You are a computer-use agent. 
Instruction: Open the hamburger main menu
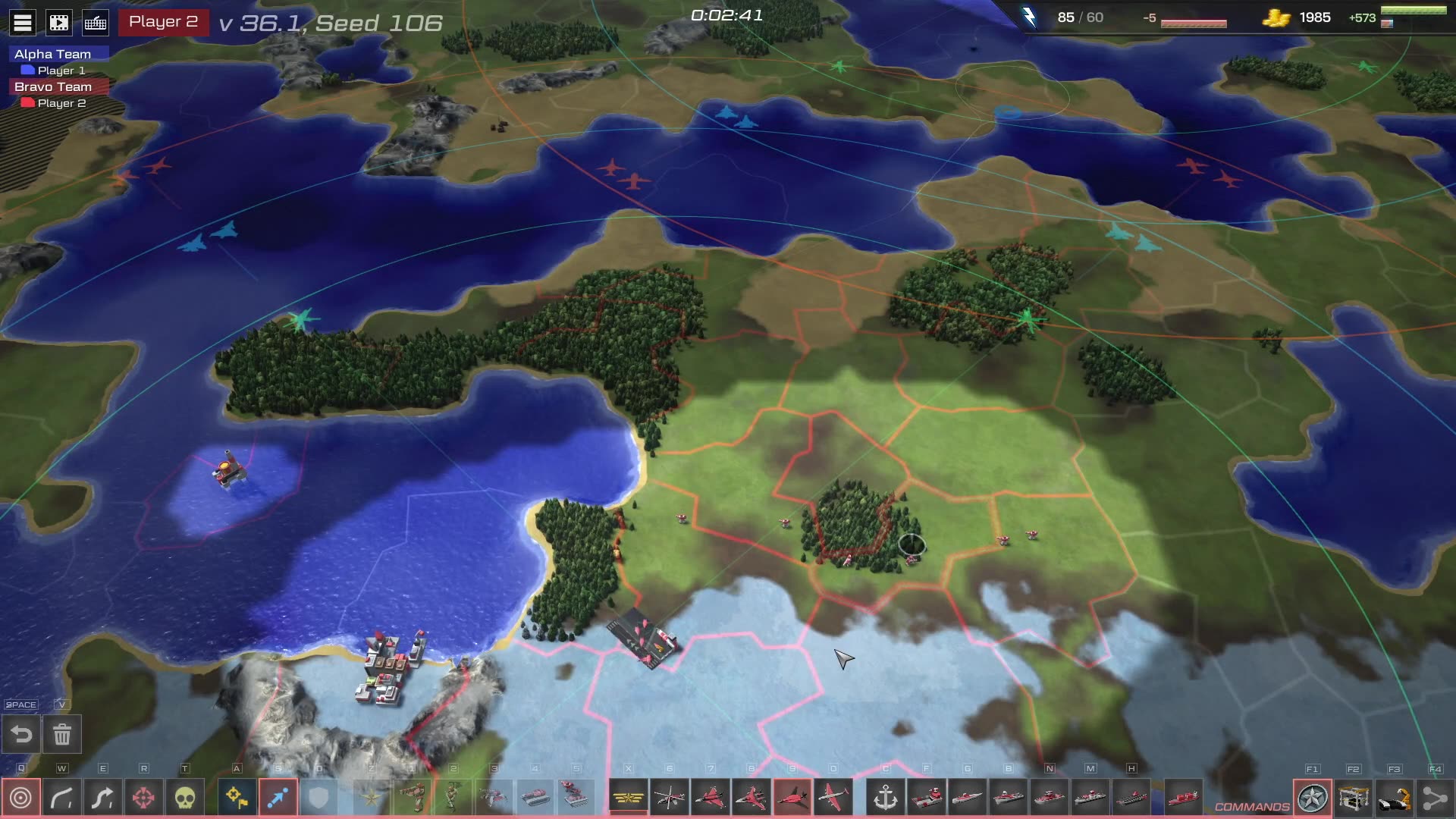click(23, 23)
